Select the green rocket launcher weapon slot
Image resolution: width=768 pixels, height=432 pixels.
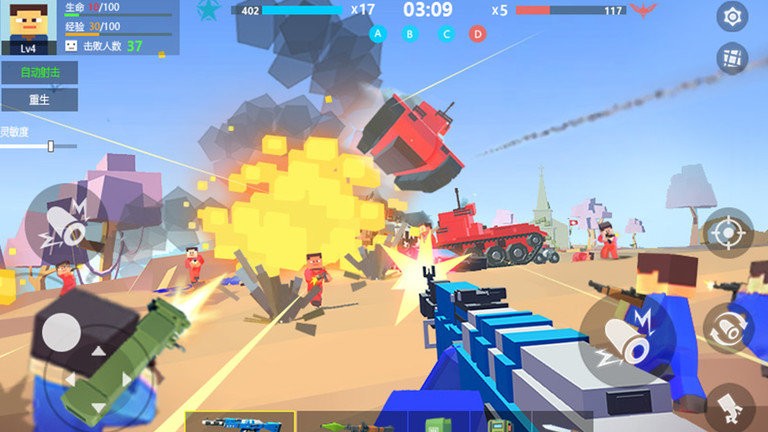[x=350, y=424]
